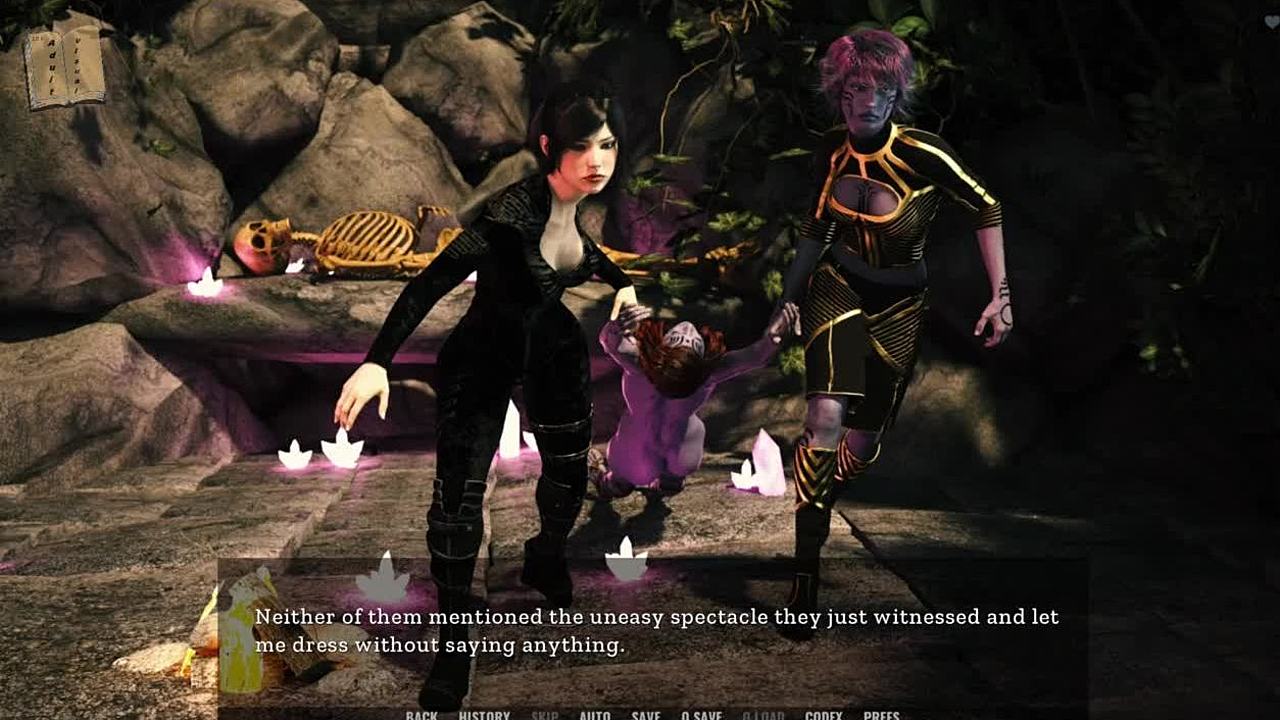Quick load with Q.Load button

[x=763, y=715]
